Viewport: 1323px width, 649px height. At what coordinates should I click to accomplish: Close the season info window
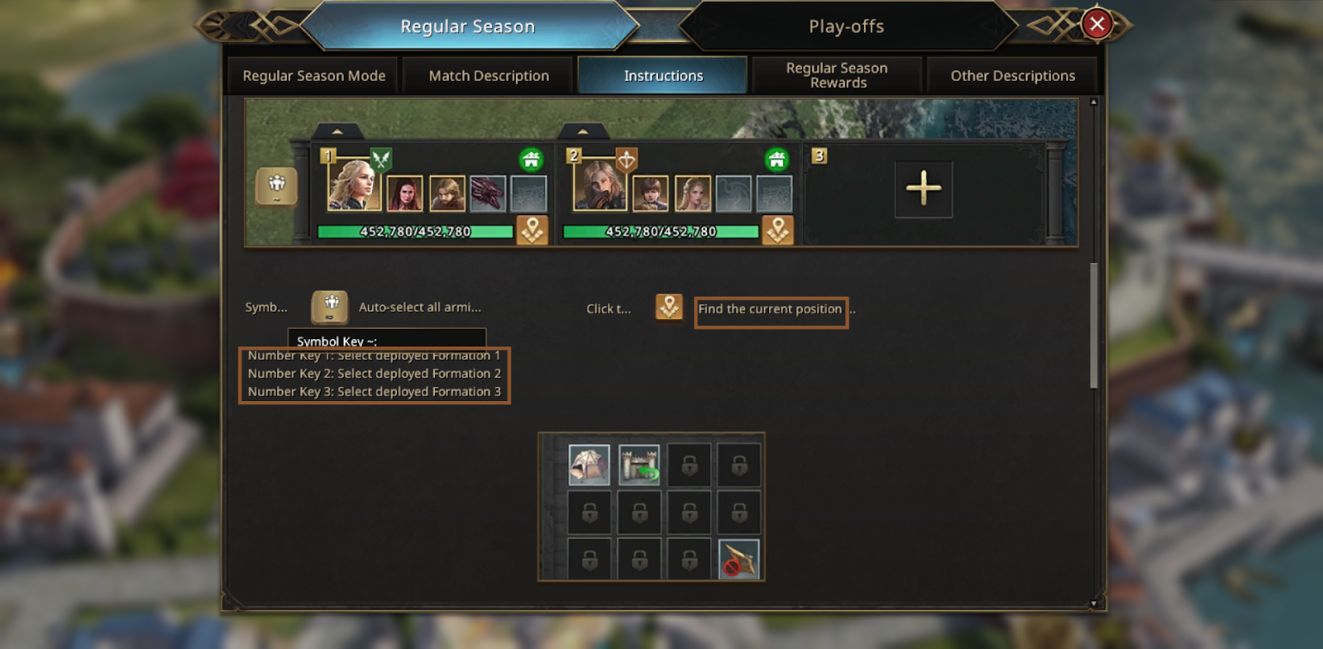1097,25
